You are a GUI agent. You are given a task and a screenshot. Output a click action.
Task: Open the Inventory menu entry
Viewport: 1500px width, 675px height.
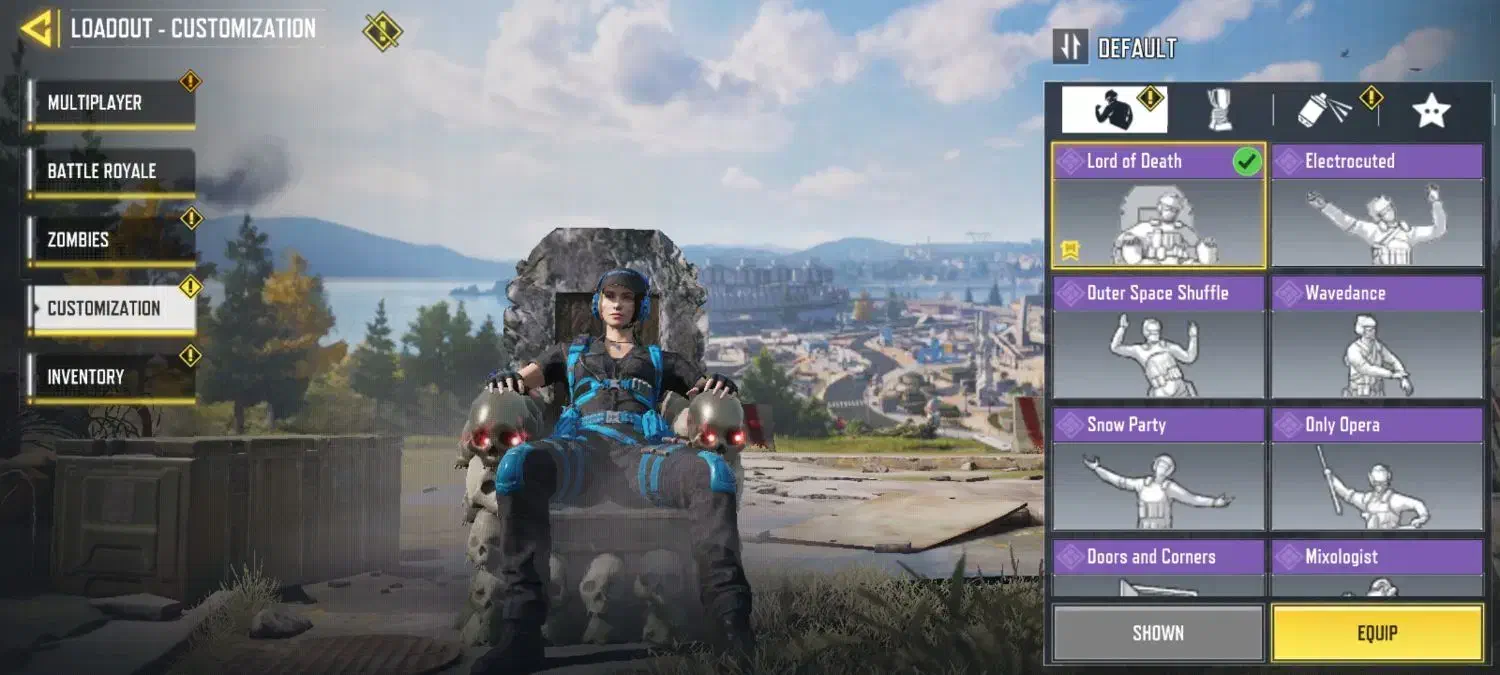110,377
